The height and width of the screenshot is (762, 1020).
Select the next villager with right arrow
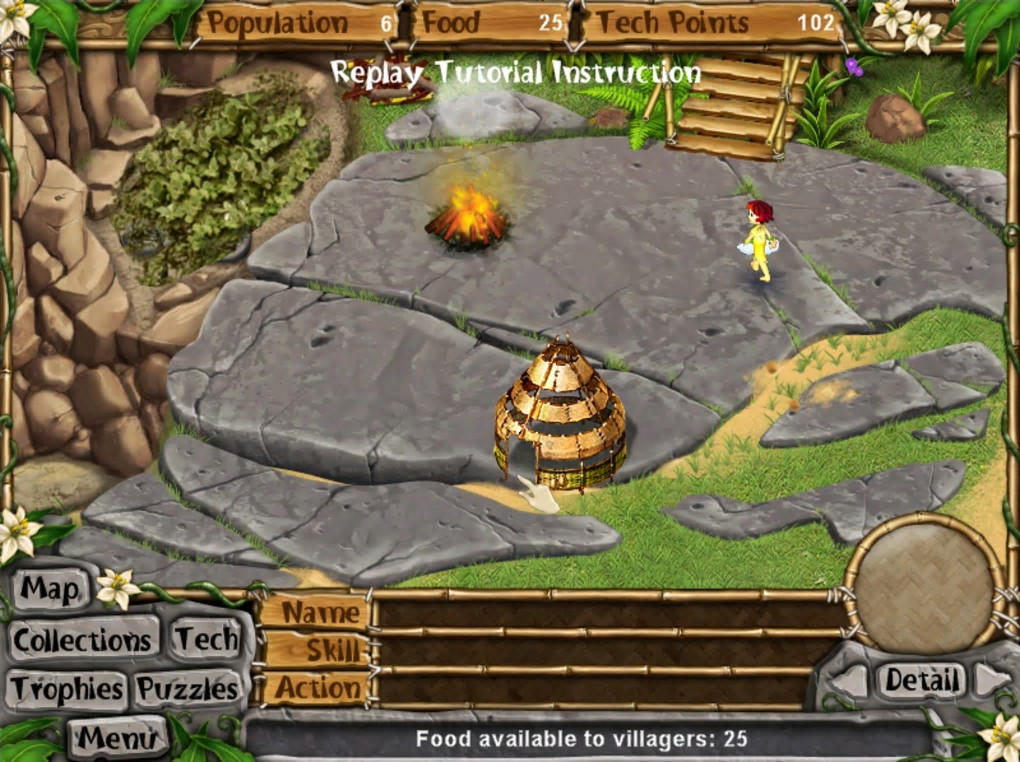point(992,681)
